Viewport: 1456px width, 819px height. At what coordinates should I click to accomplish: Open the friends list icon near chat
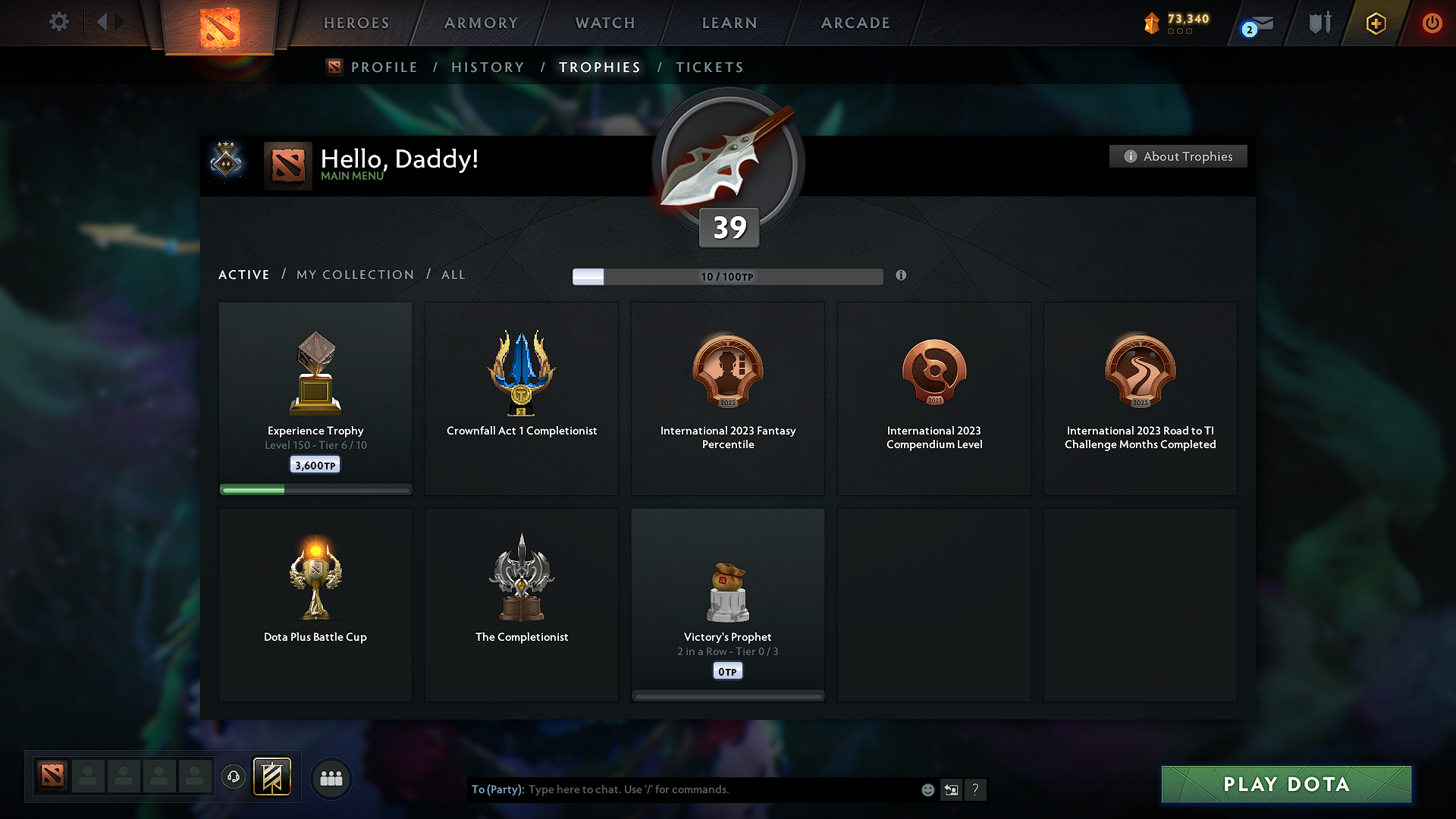click(331, 777)
